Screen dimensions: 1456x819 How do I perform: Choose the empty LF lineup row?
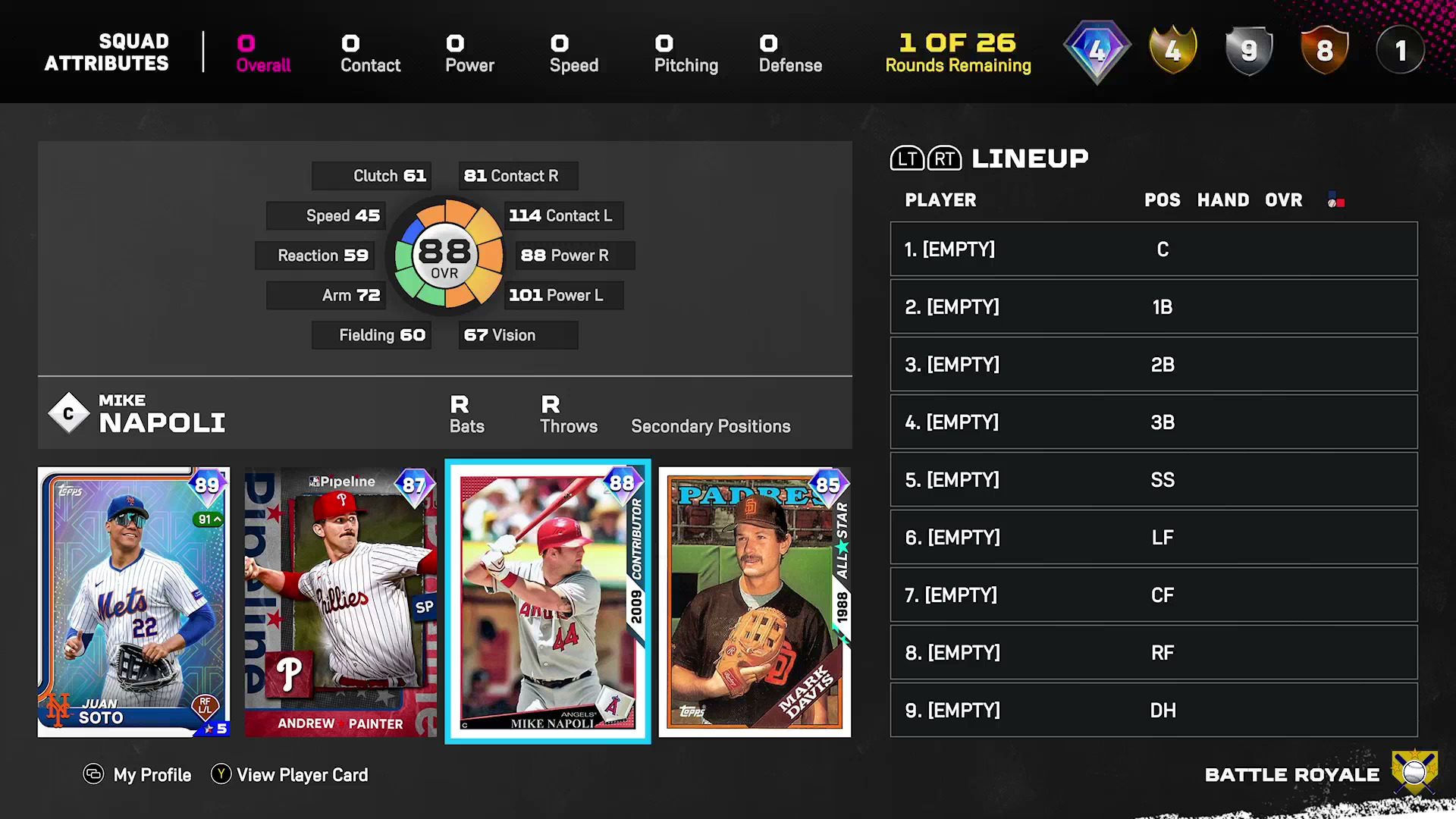pos(1153,538)
